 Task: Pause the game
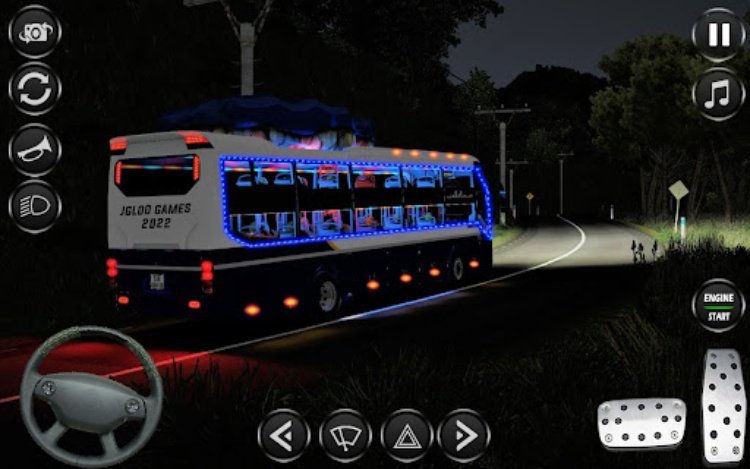(718, 35)
